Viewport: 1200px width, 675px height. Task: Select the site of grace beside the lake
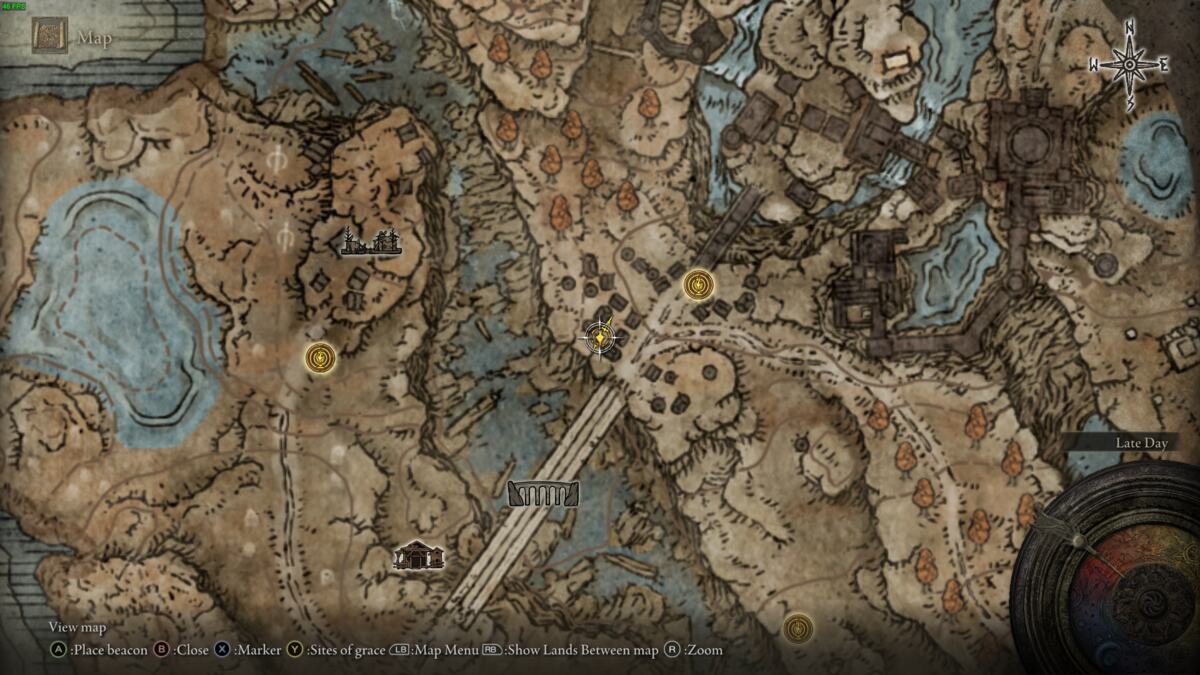[320, 356]
